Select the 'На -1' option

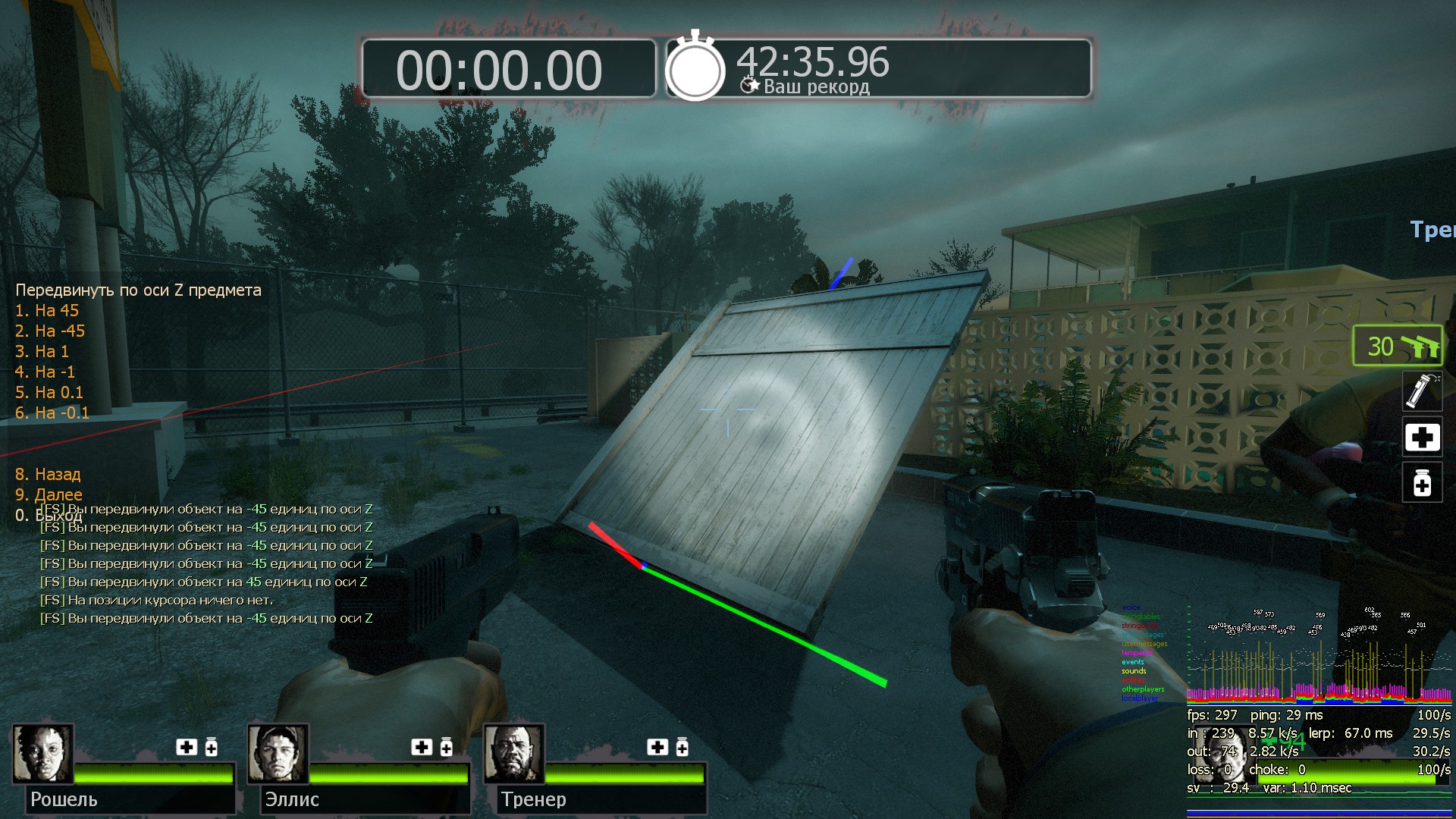[45, 372]
